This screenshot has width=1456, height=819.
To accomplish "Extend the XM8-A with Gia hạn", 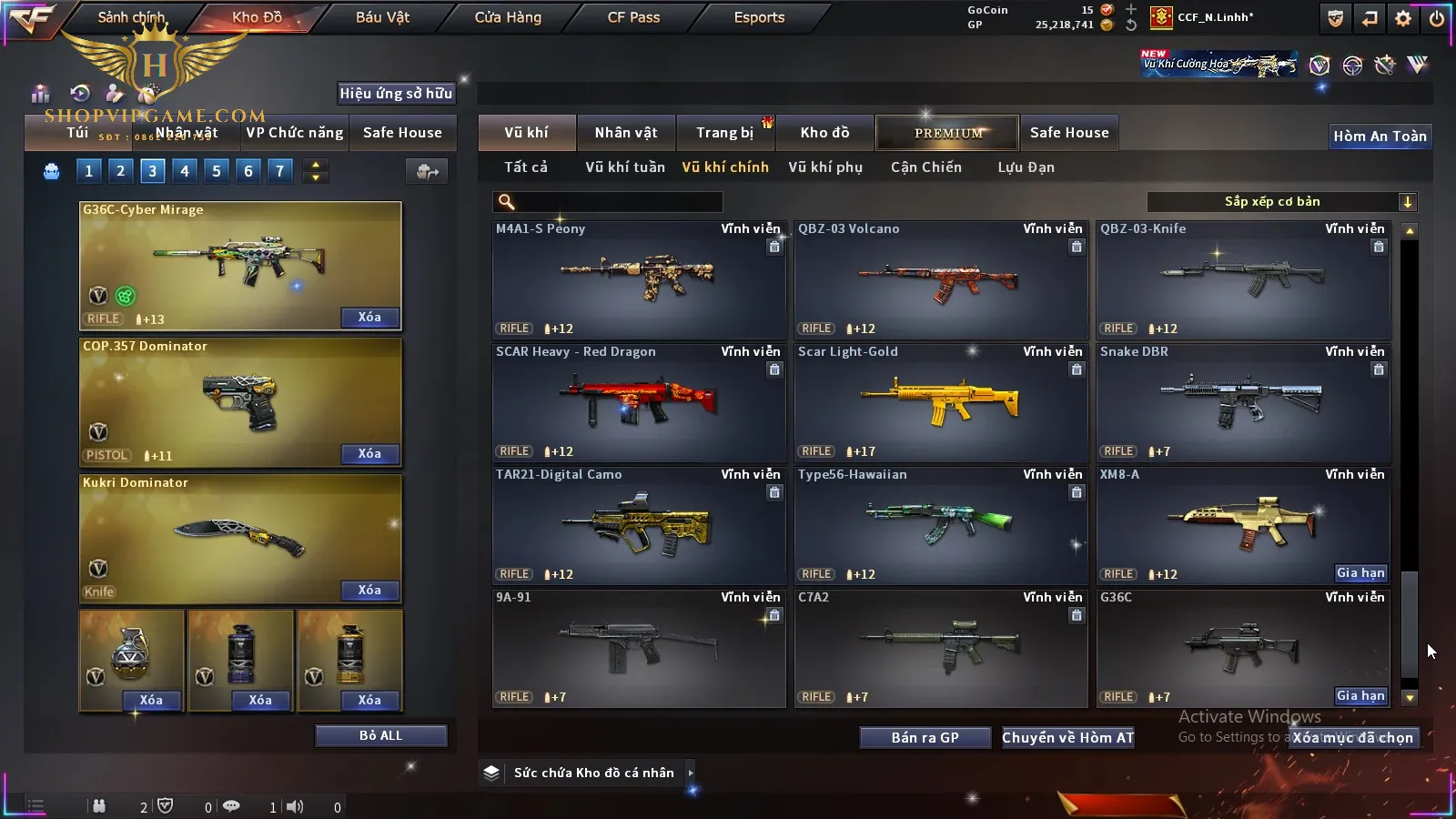I will pos(1360,573).
